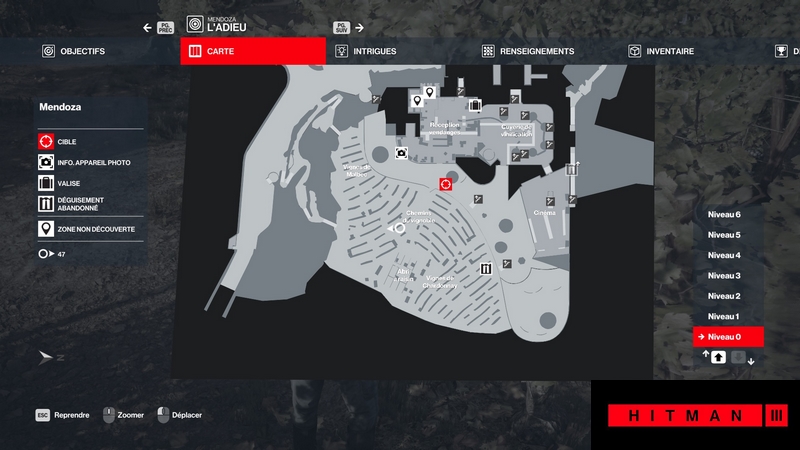This screenshot has width=800, height=450.
Task: Click the abandoned disguise marker near Chardonnay
Action: point(486,268)
